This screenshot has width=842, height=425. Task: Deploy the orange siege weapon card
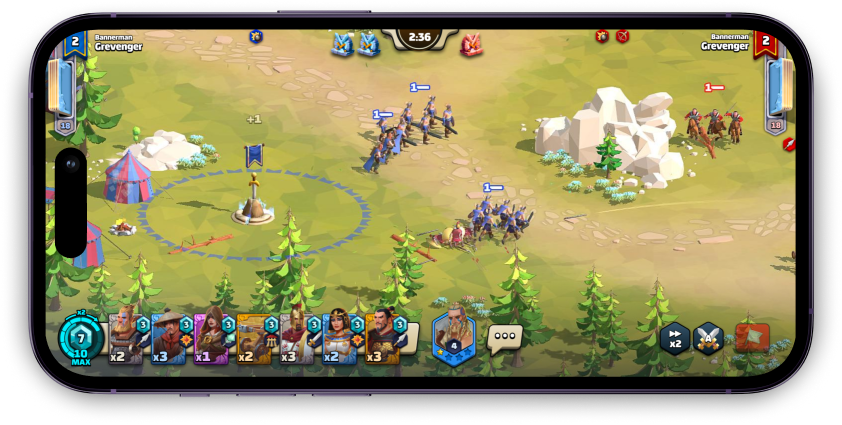[x=254, y=338]
